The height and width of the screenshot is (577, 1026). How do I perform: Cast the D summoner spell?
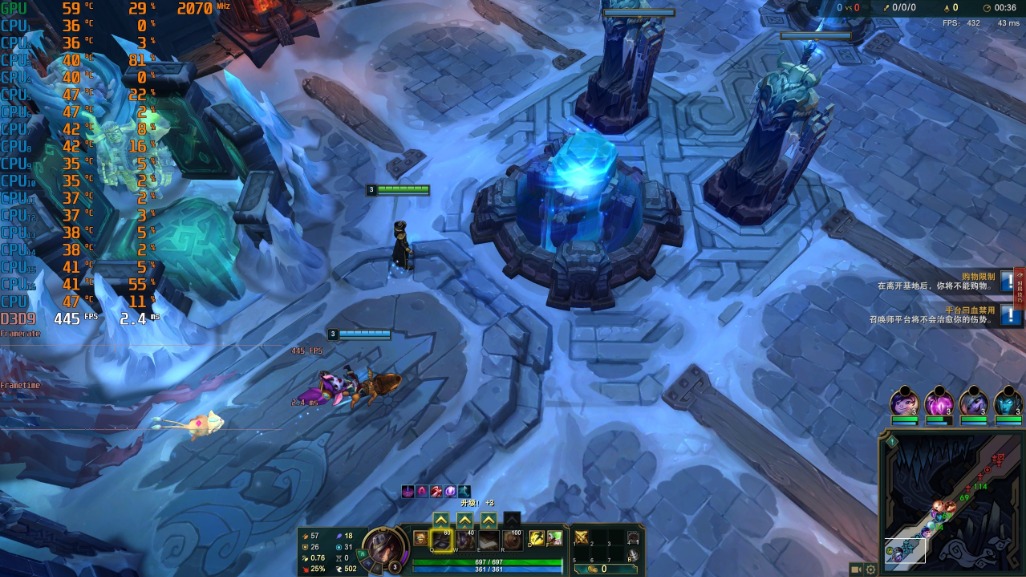[x=536, y=538]
